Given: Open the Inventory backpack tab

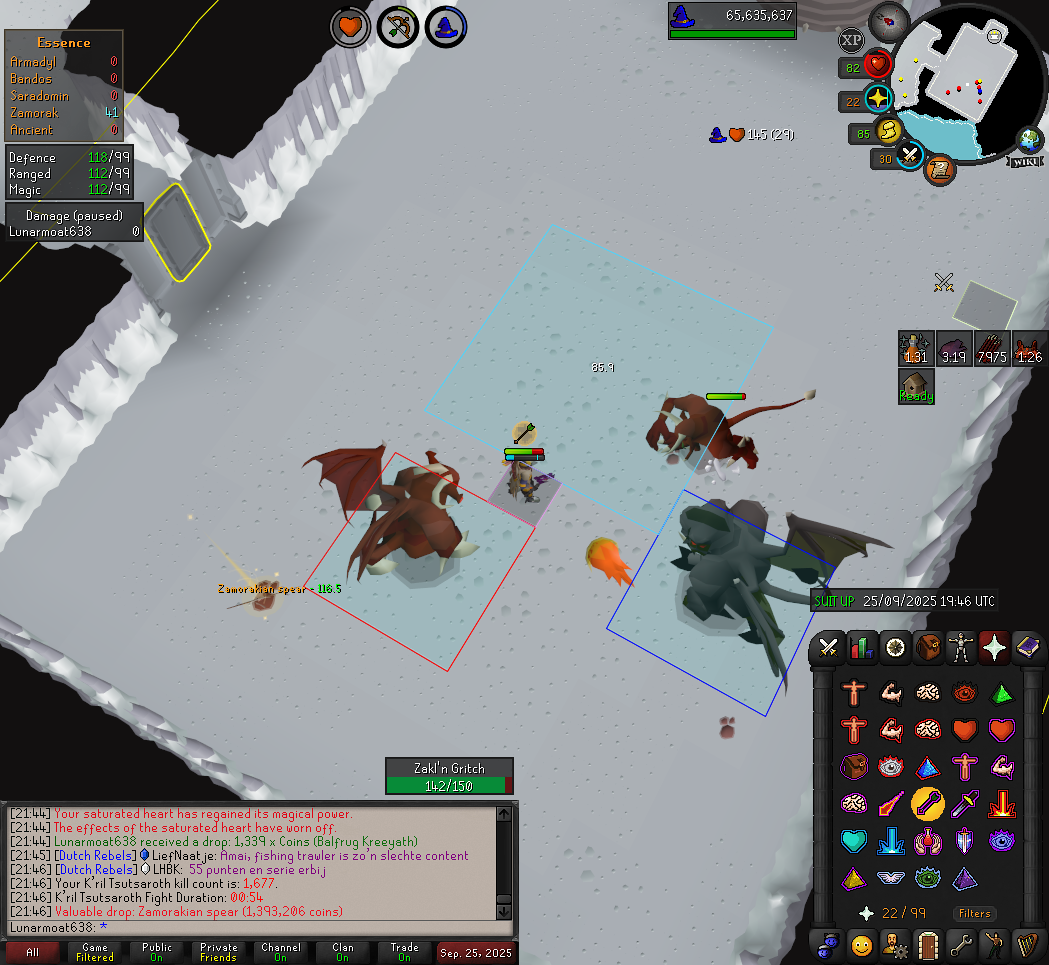Looking at the screenshot, I should click(928, 647).
